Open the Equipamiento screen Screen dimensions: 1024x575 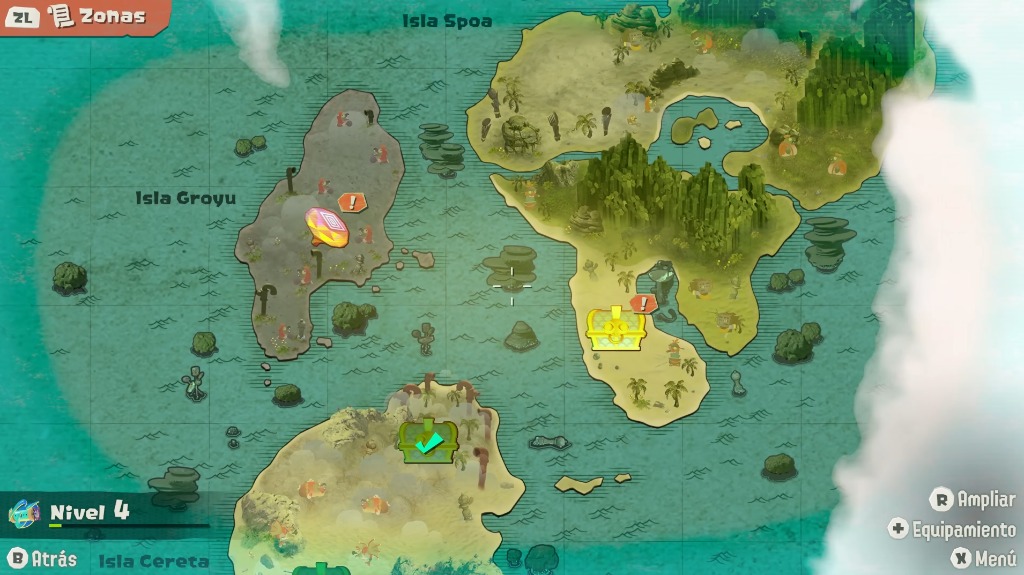[952, 529]
